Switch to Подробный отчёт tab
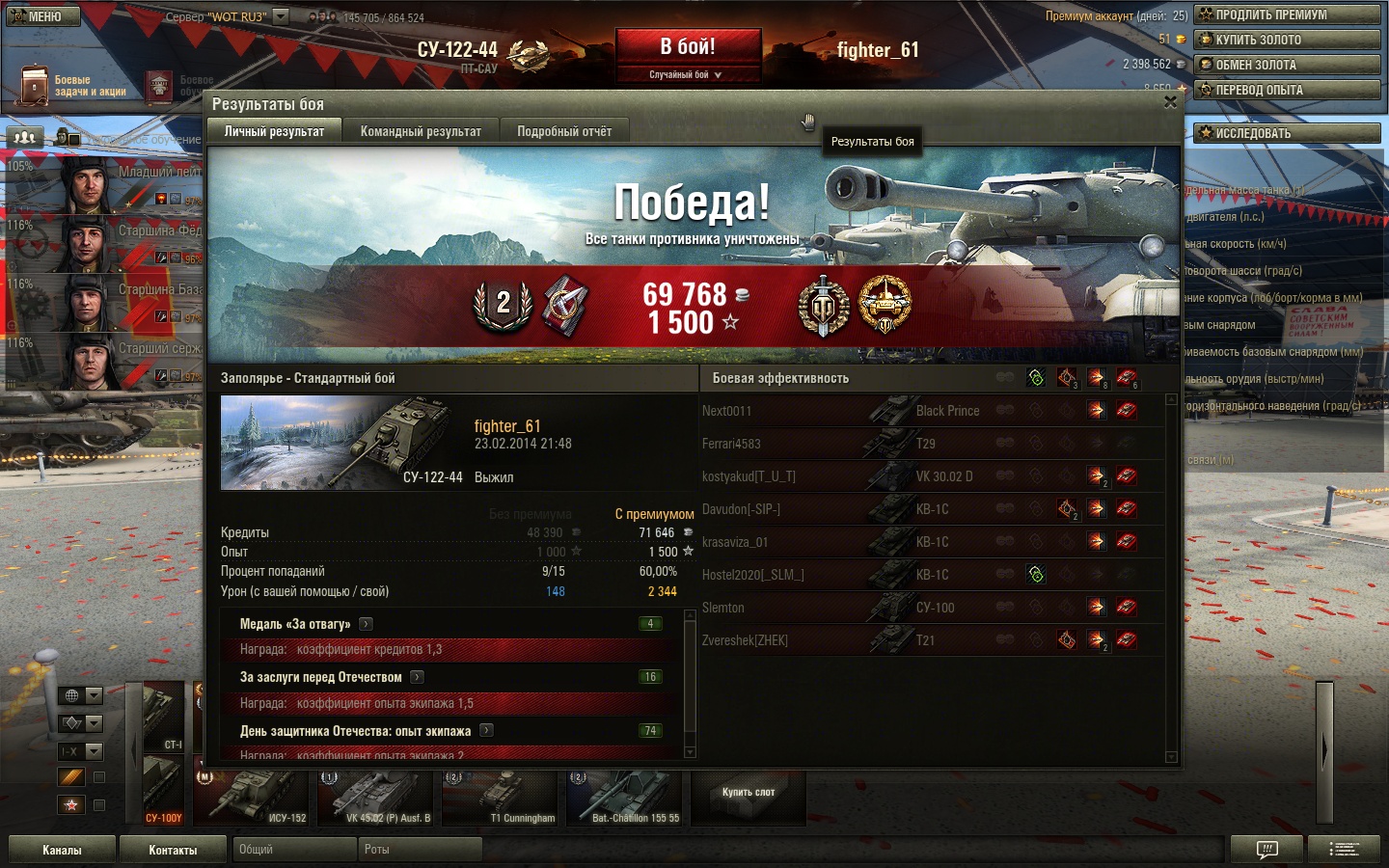Screen dimensions: 1389x868 564,131
